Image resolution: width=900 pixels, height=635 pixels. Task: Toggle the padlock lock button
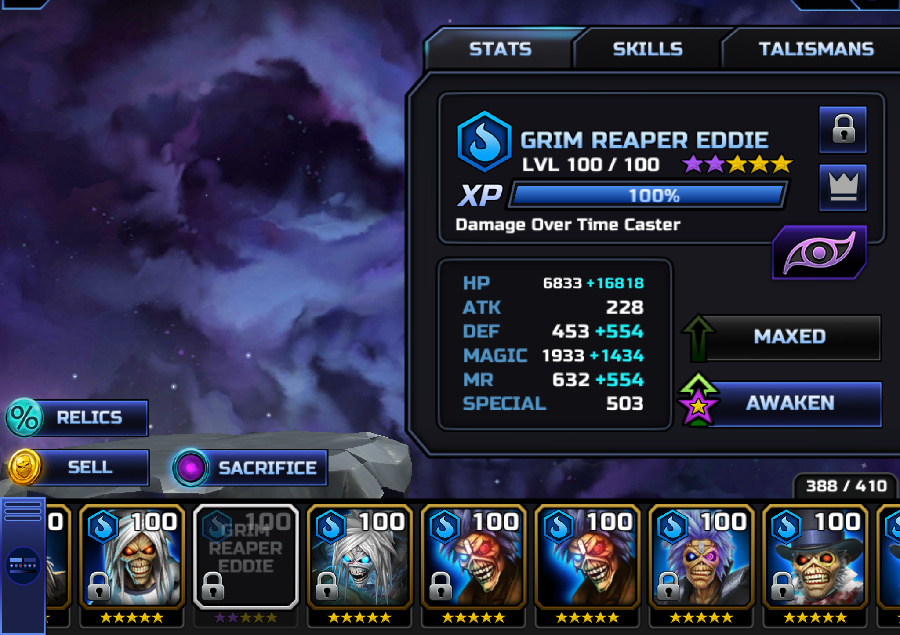(842, 128)
